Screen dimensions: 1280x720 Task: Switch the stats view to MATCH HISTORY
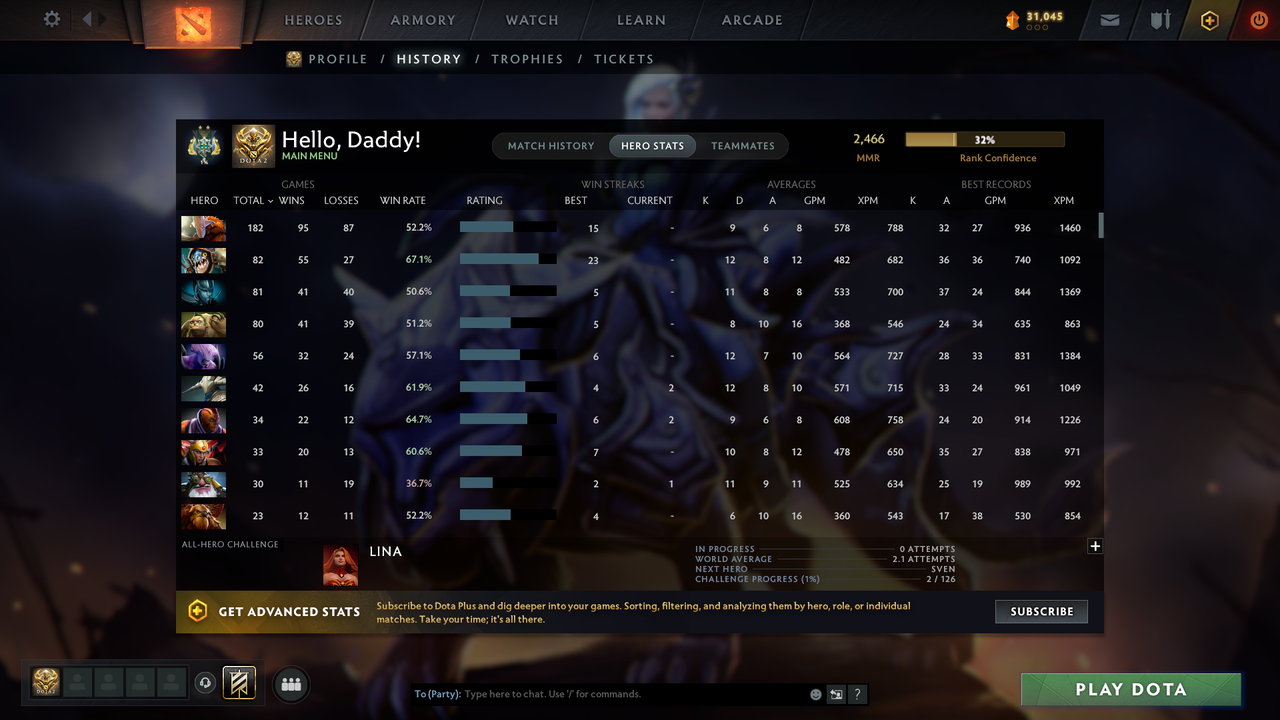(x=550, y=145)
